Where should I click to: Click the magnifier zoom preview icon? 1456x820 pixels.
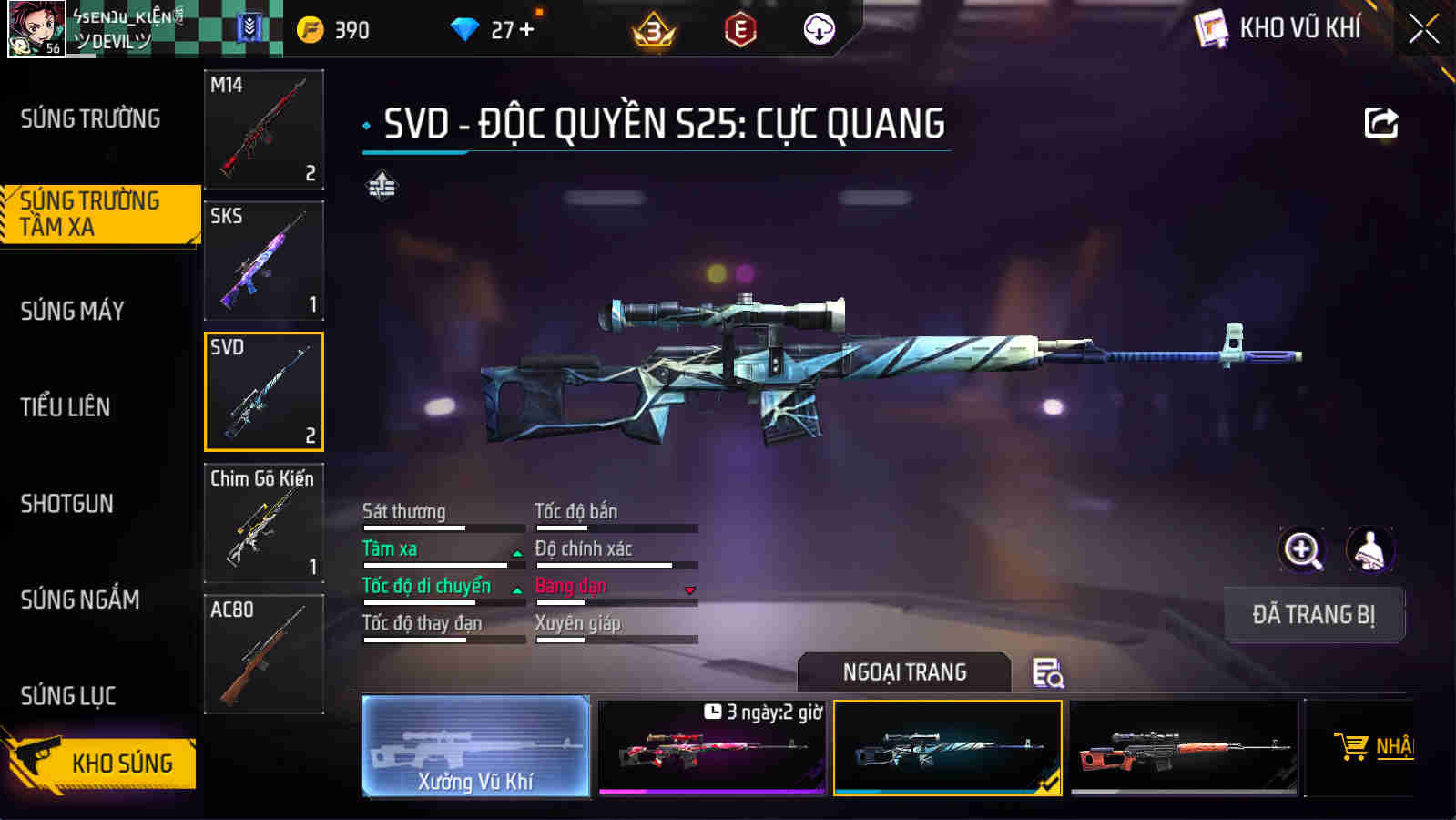(x=1301, y=550)
